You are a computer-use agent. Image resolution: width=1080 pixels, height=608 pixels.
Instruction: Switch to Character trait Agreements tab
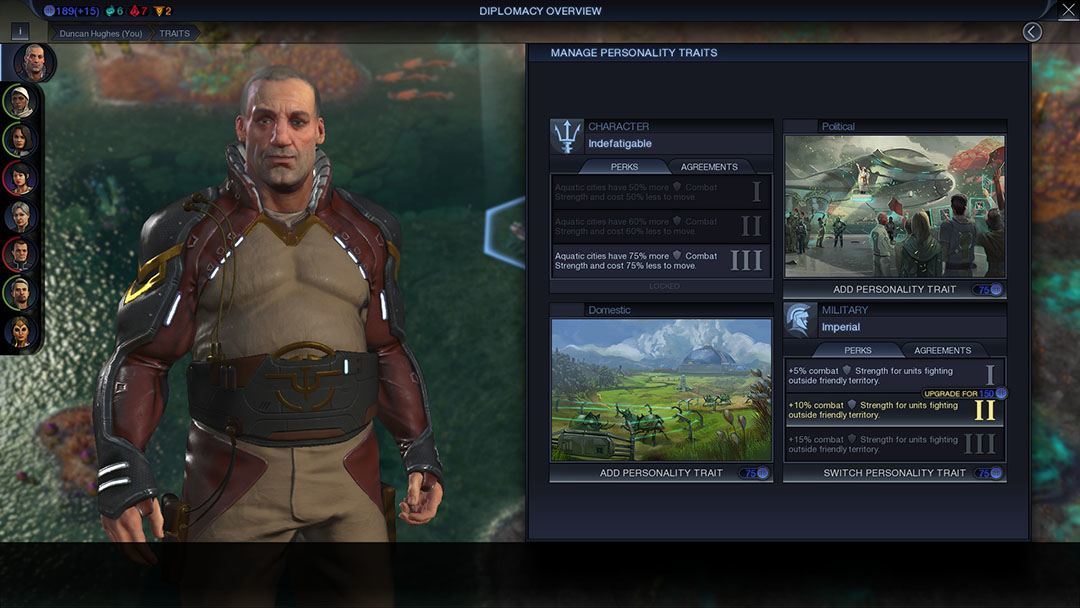[x=709, y=167]
